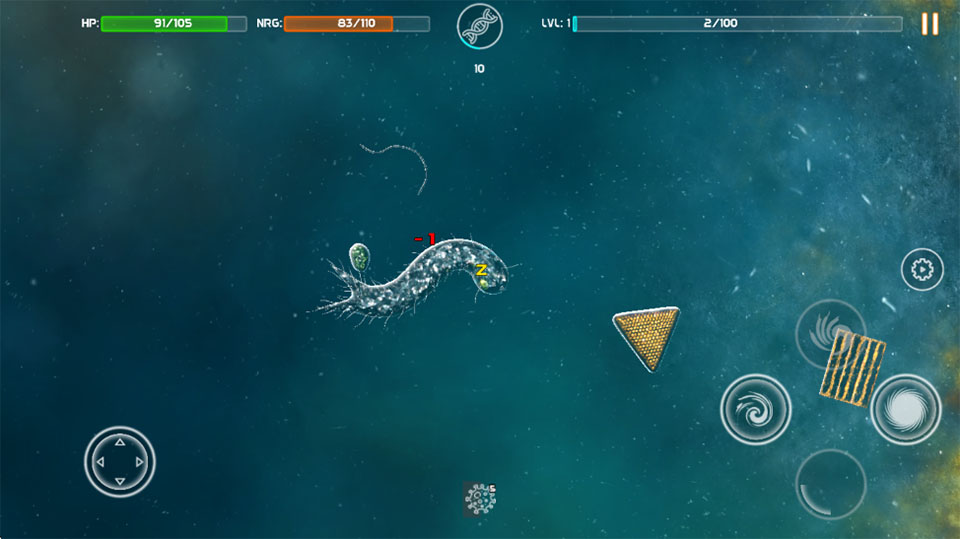Activate the spiral galaxy swirl ability
Screen dimensions: 960x539
click(756, 409)
